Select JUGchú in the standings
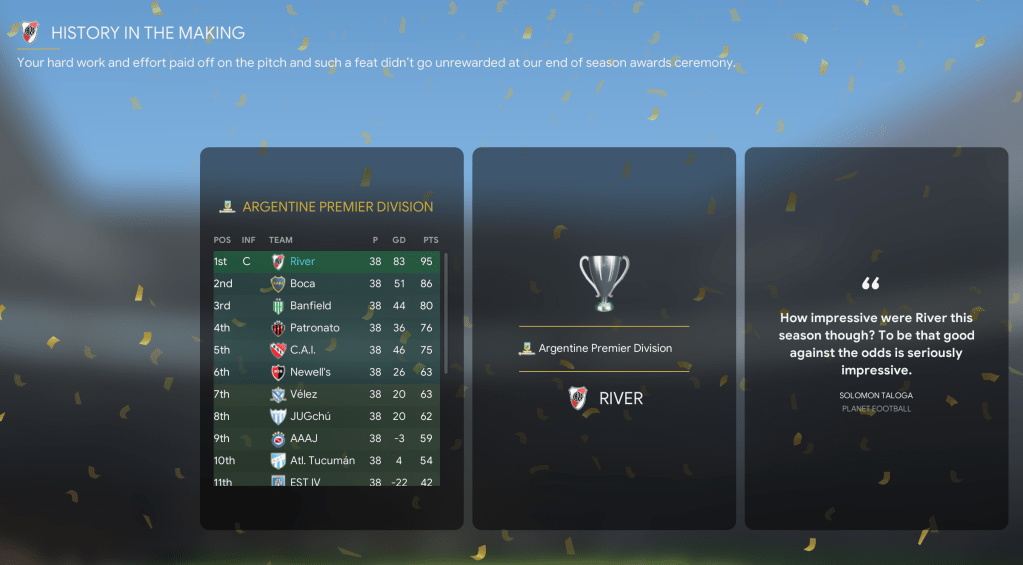The height and width of the screenshot is (565, 1023). pos(310,416)
